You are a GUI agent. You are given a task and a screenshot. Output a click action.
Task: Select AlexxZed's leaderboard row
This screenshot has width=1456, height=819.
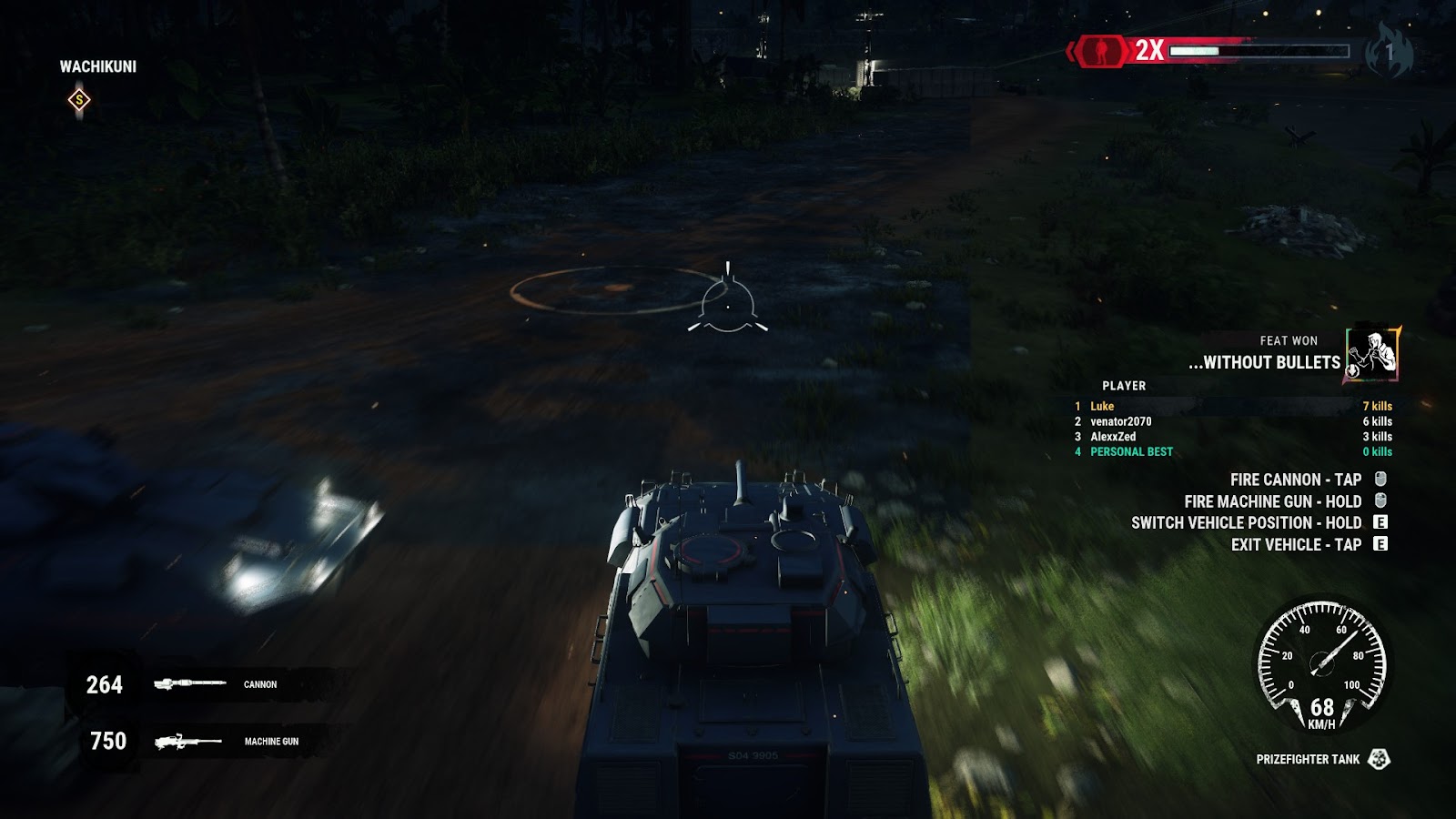pyautogui.click(x=1233, y=437)
